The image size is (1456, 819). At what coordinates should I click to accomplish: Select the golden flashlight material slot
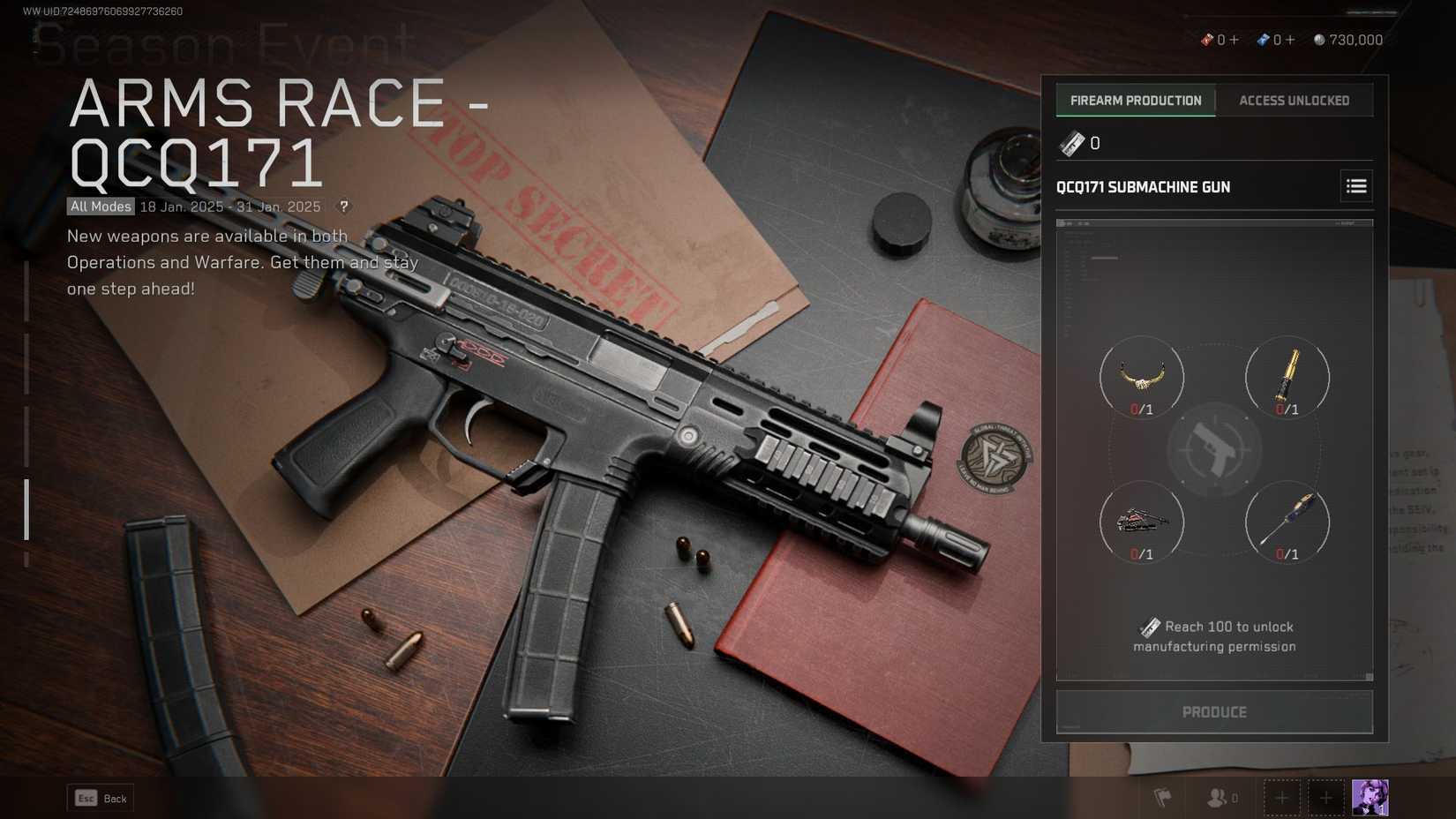1287,377
